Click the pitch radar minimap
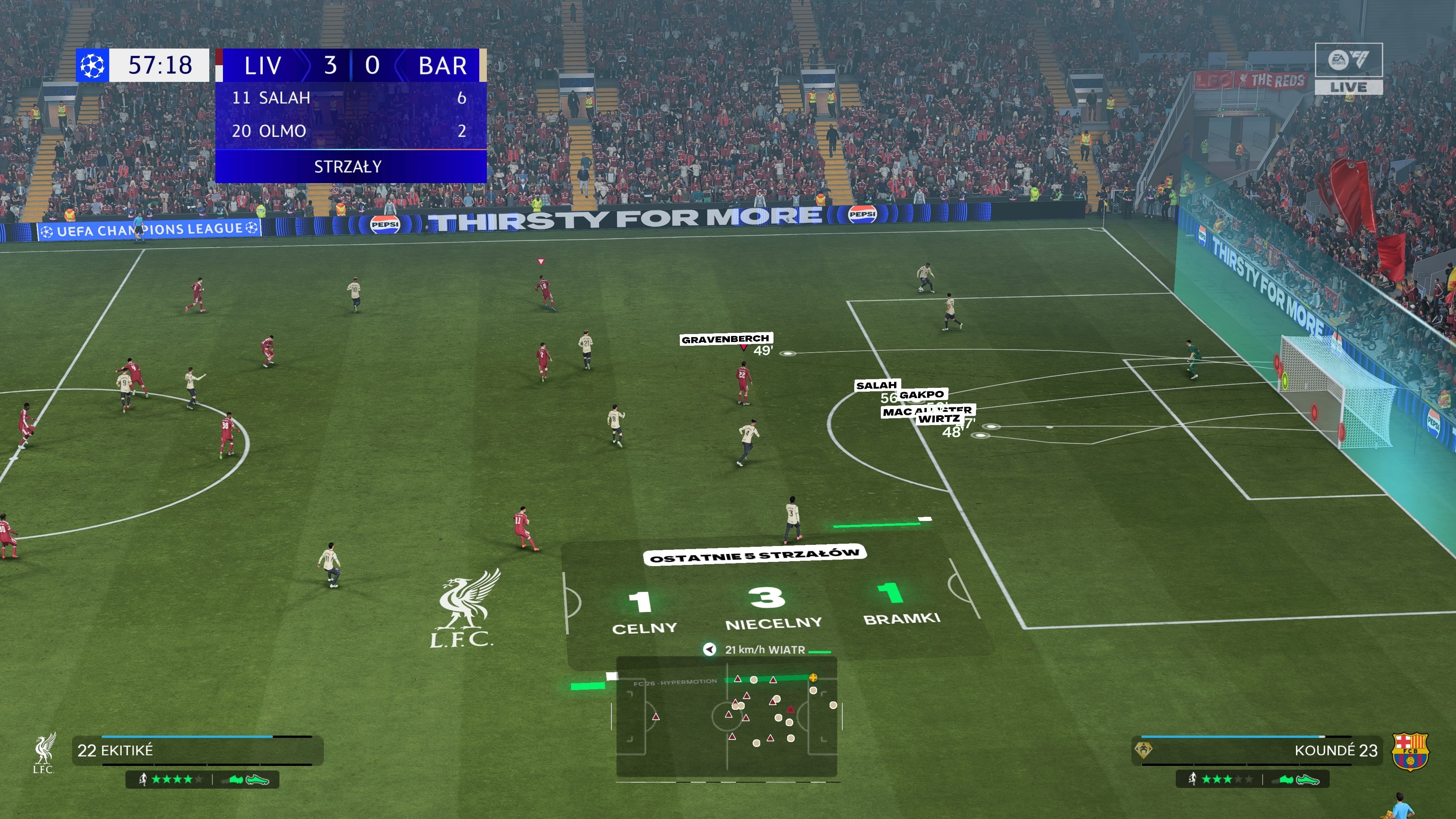Viewport: 1456px width, 819px height. [x=726, y=716]
